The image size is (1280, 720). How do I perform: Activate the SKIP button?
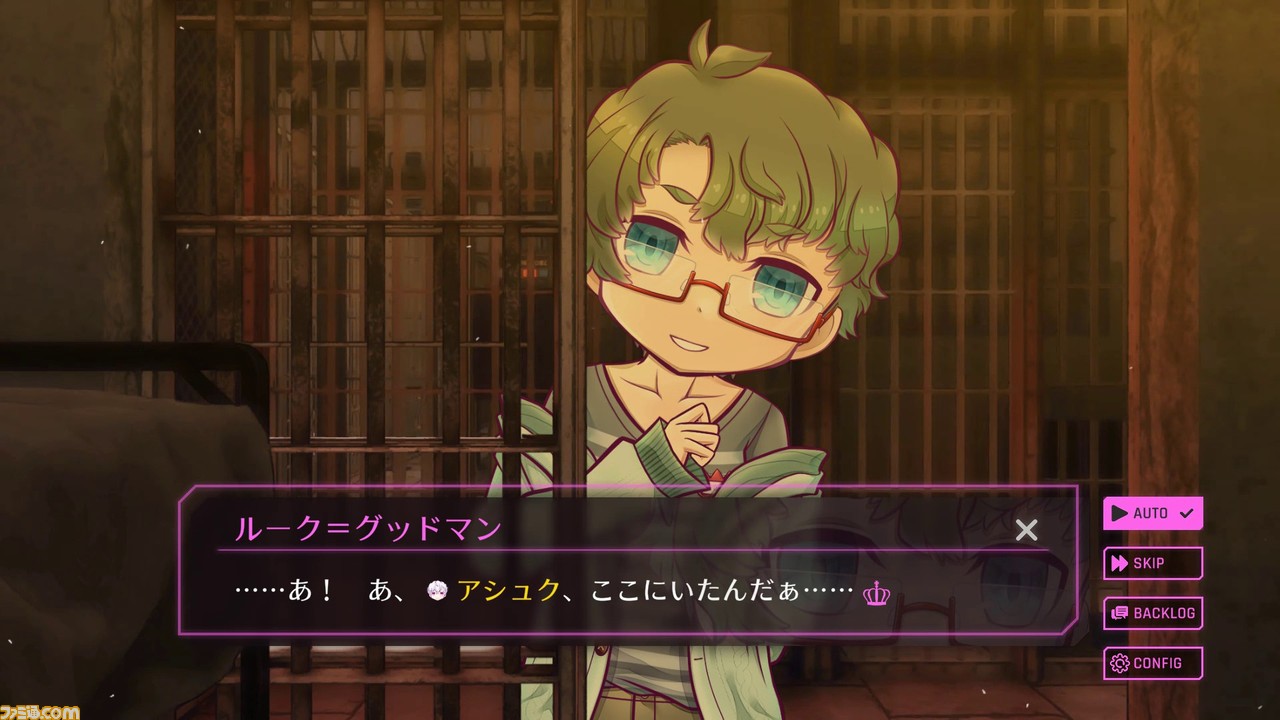pos(1152,563)
